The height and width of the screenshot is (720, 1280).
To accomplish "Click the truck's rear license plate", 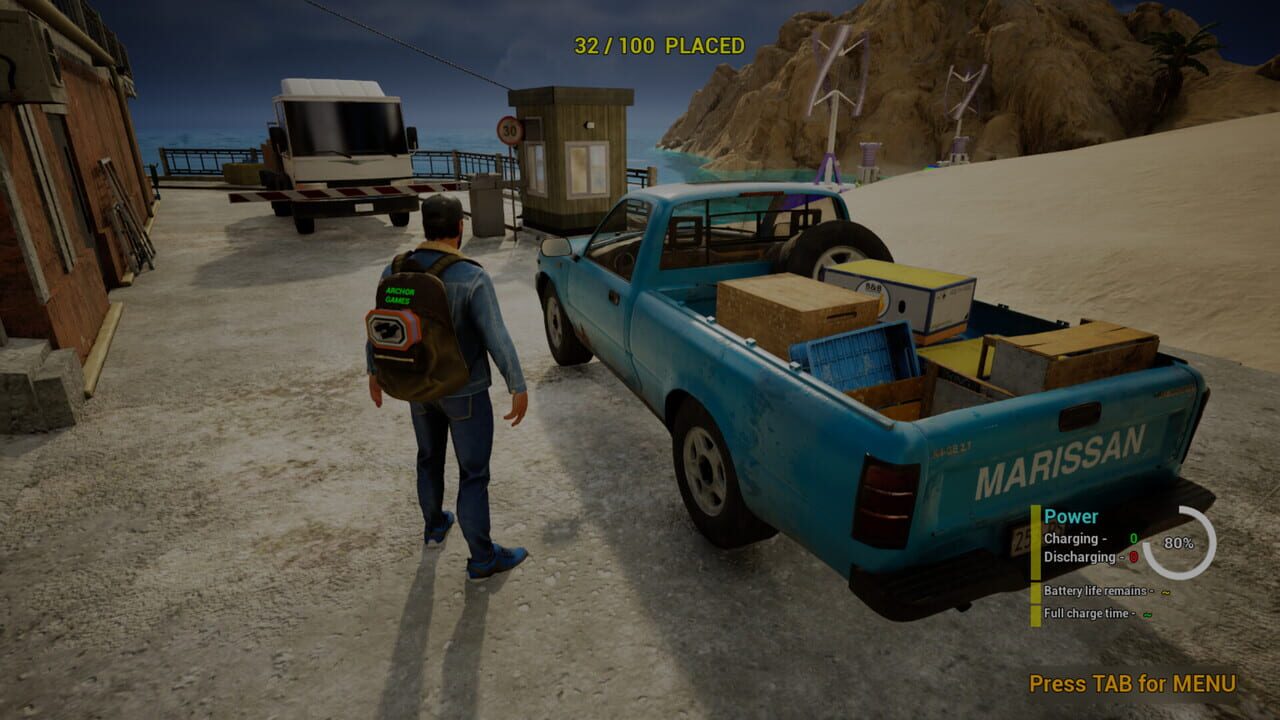I will click(x=1022, y=539).
